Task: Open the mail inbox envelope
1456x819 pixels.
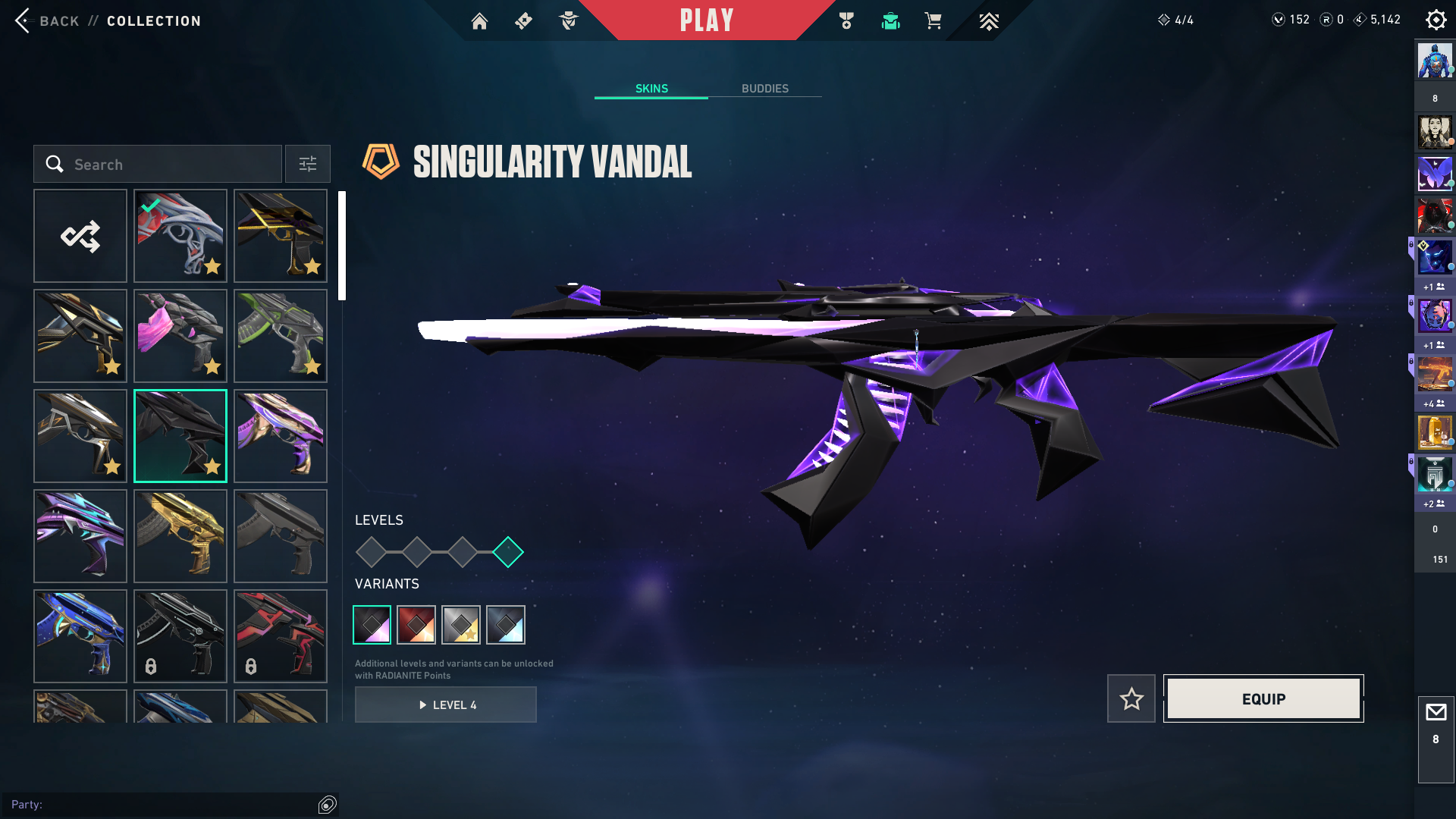Action: [1436, 713]
